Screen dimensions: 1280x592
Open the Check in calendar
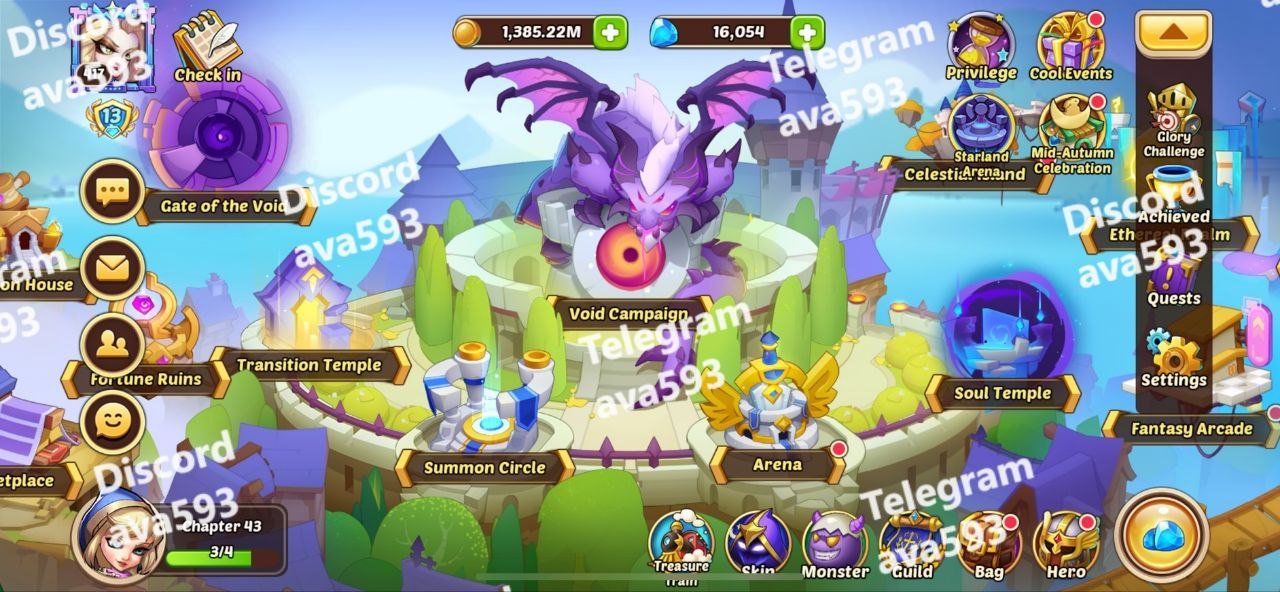point(207,45)
